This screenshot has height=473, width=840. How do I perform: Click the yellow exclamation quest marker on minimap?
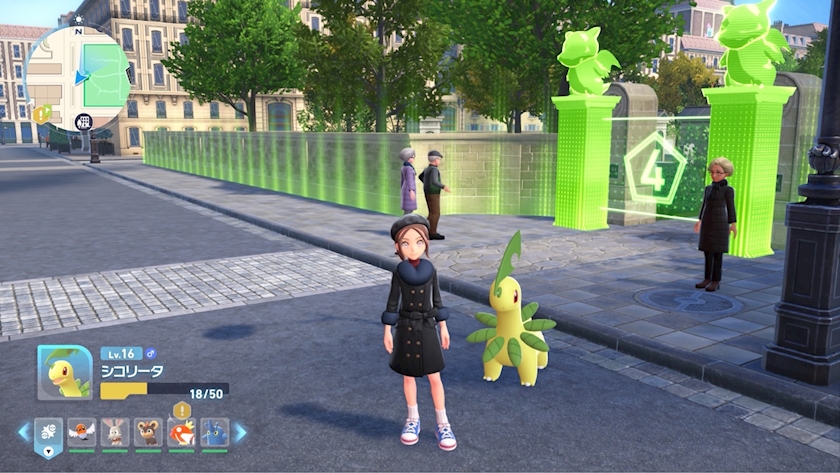coord(41,113)
